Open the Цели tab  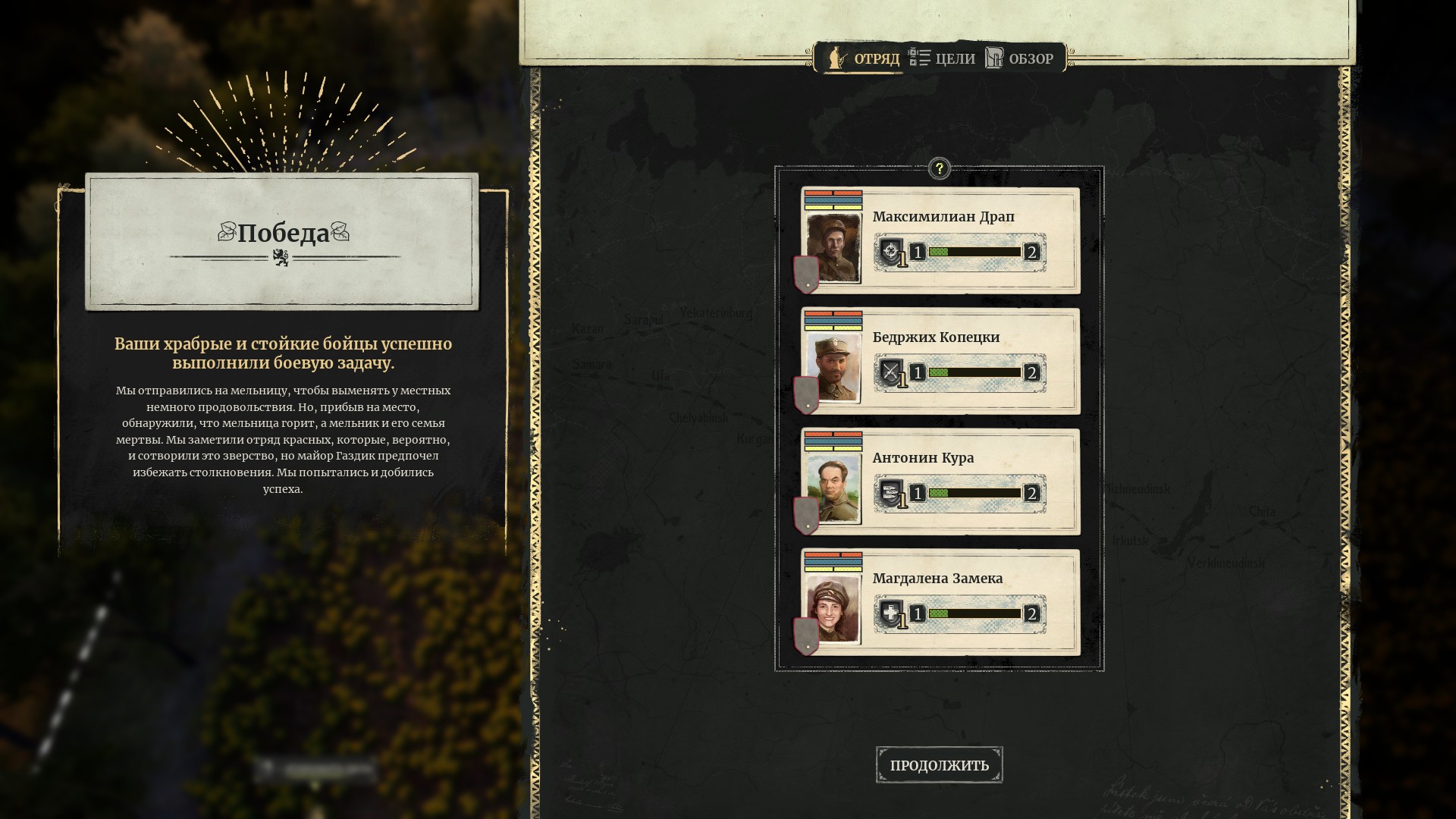(x=943, y=58)
